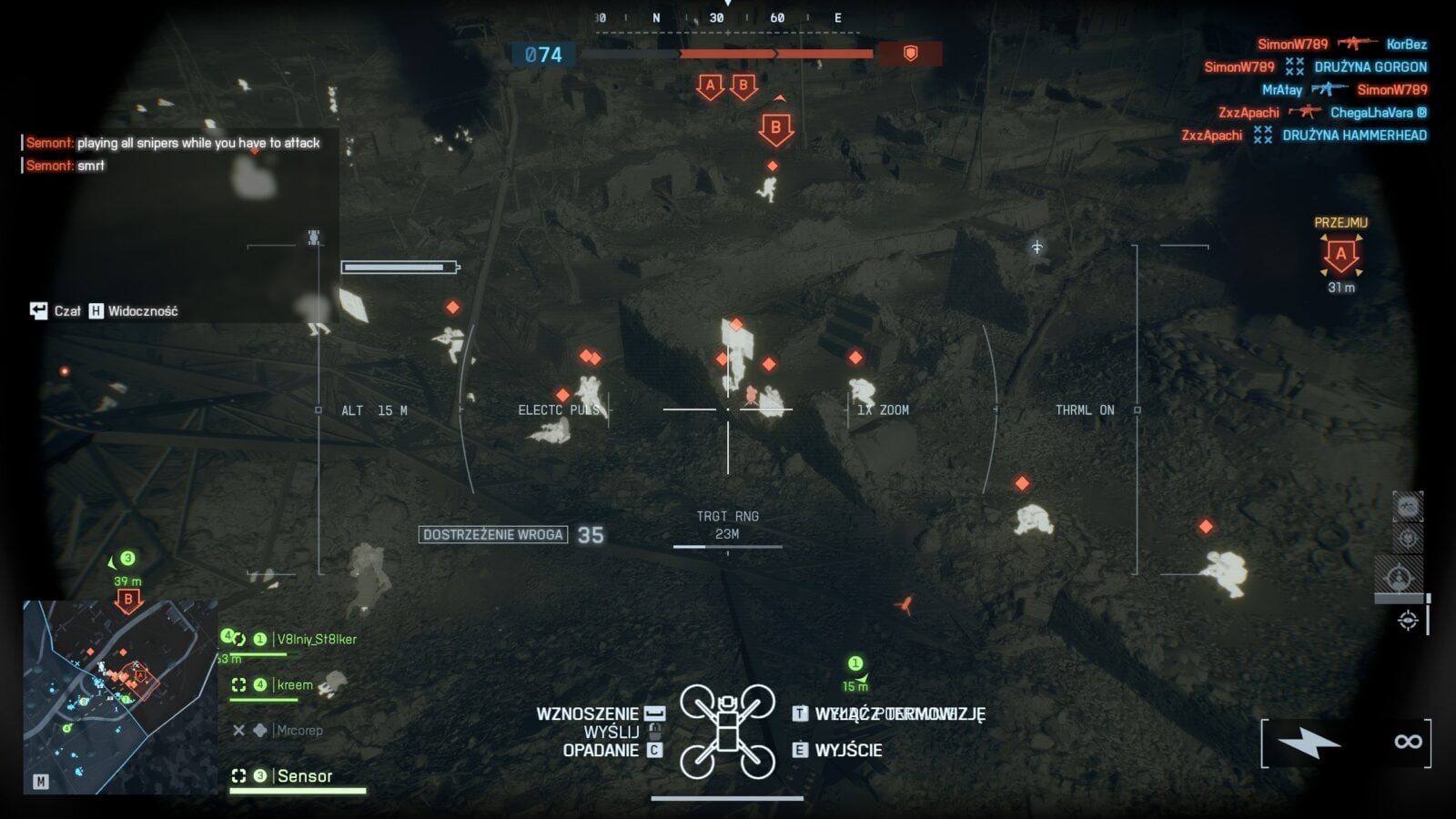Select the large objective B marker
Image resolution: width=1456 pixels, height=819 pixels.
pyautogui.click(x=775, y=128)
